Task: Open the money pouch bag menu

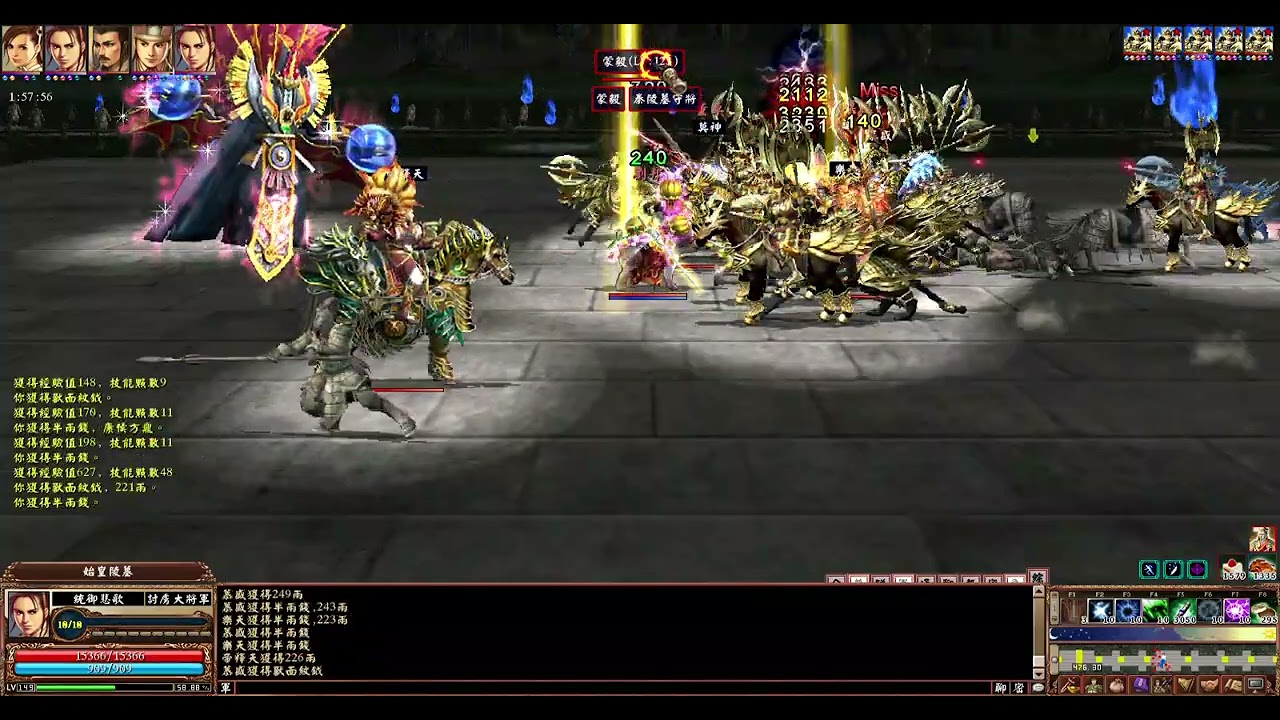Action: [1116, 686]
